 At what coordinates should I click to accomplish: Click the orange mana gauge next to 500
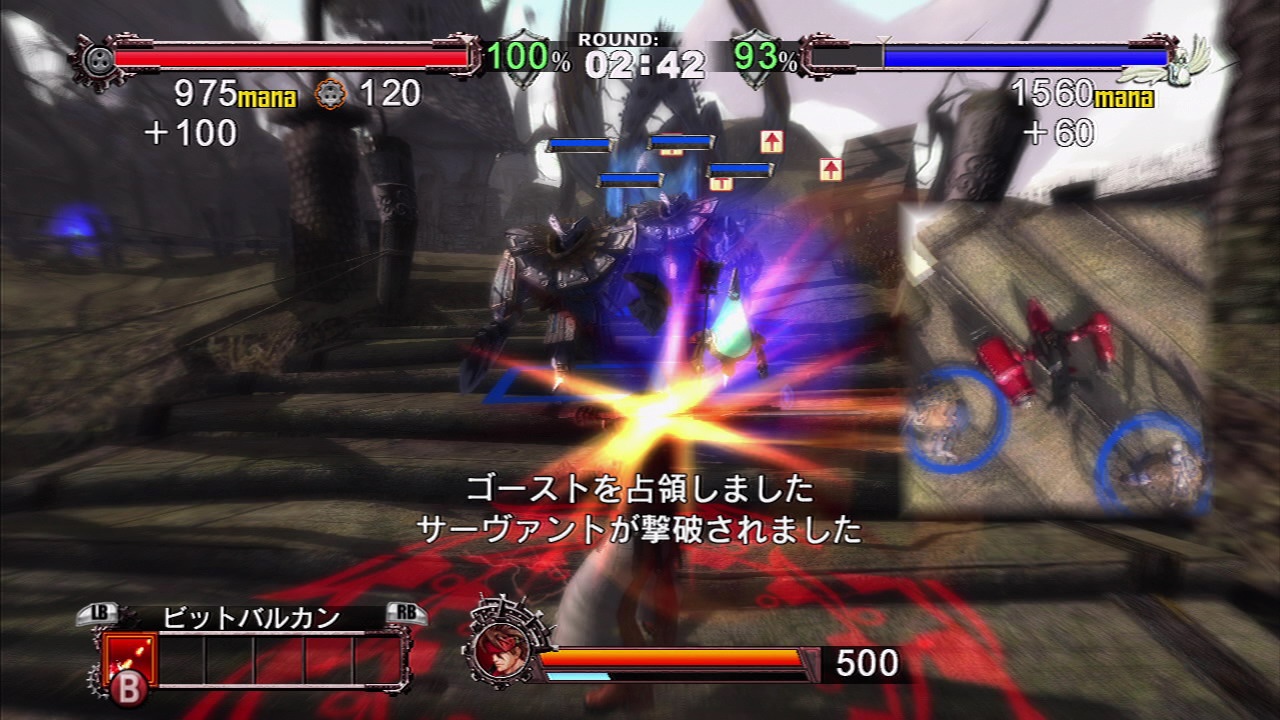tap(670, 655)
